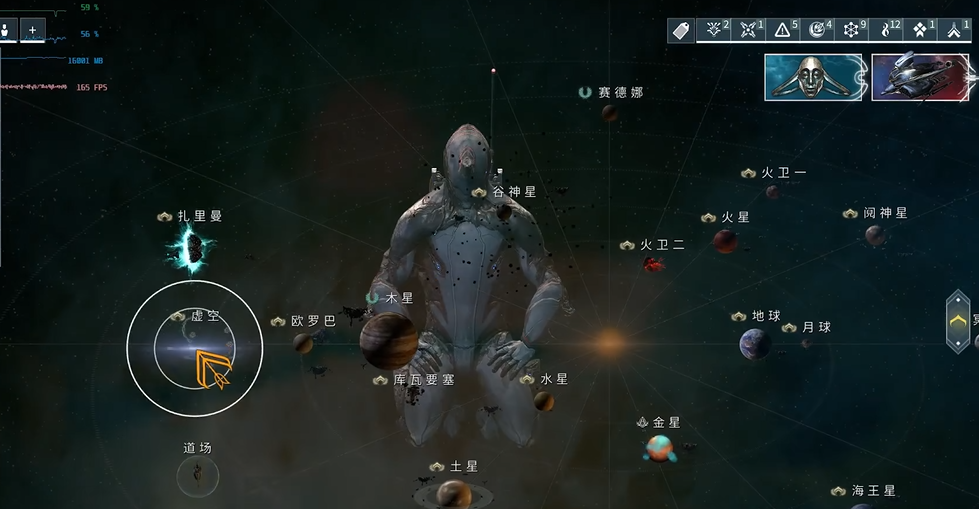Select the crossed blades tab with badge 1
The width and height of the screenshot is (979, 509).
[750, 31]
